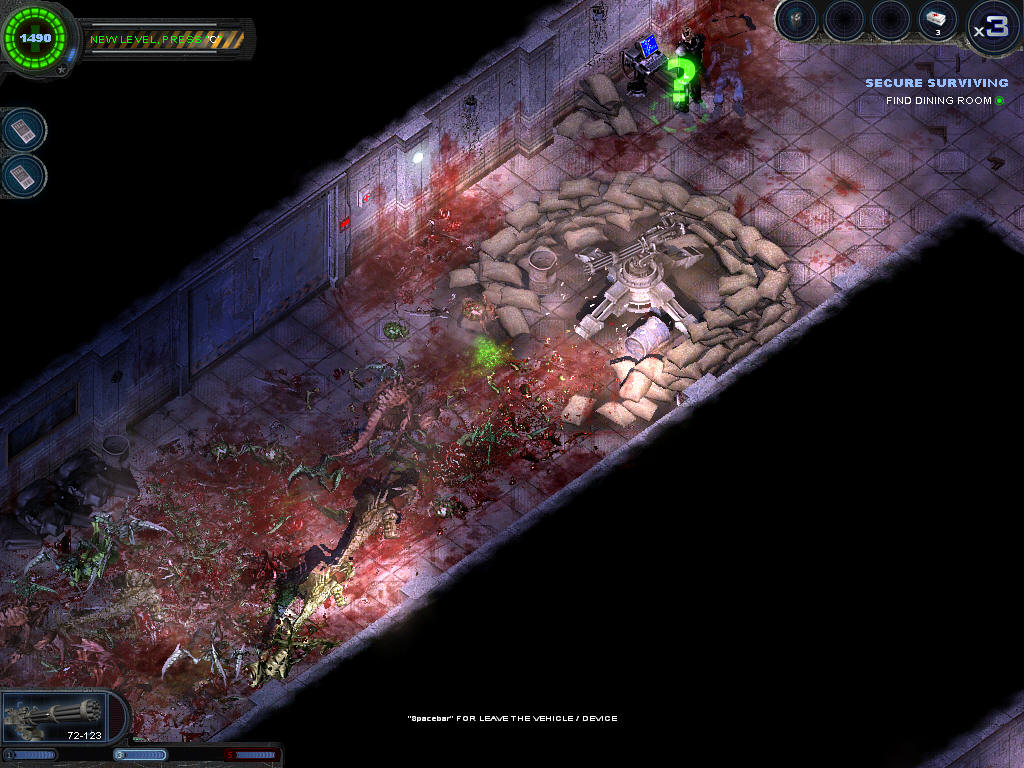Activate the first item slot with the grey device

click(797, 20)
